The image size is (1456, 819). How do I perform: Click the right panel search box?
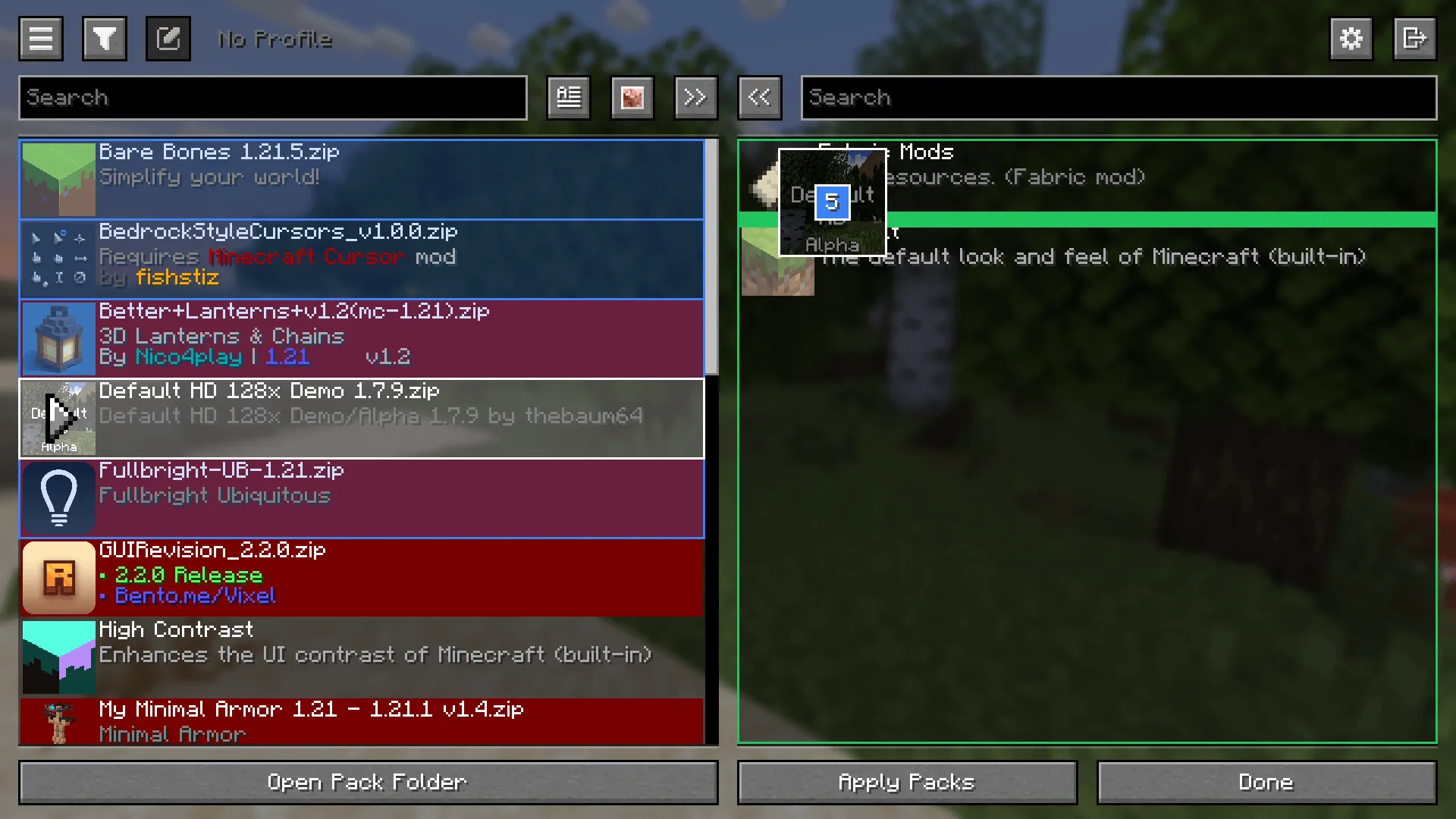point(1119,97)
